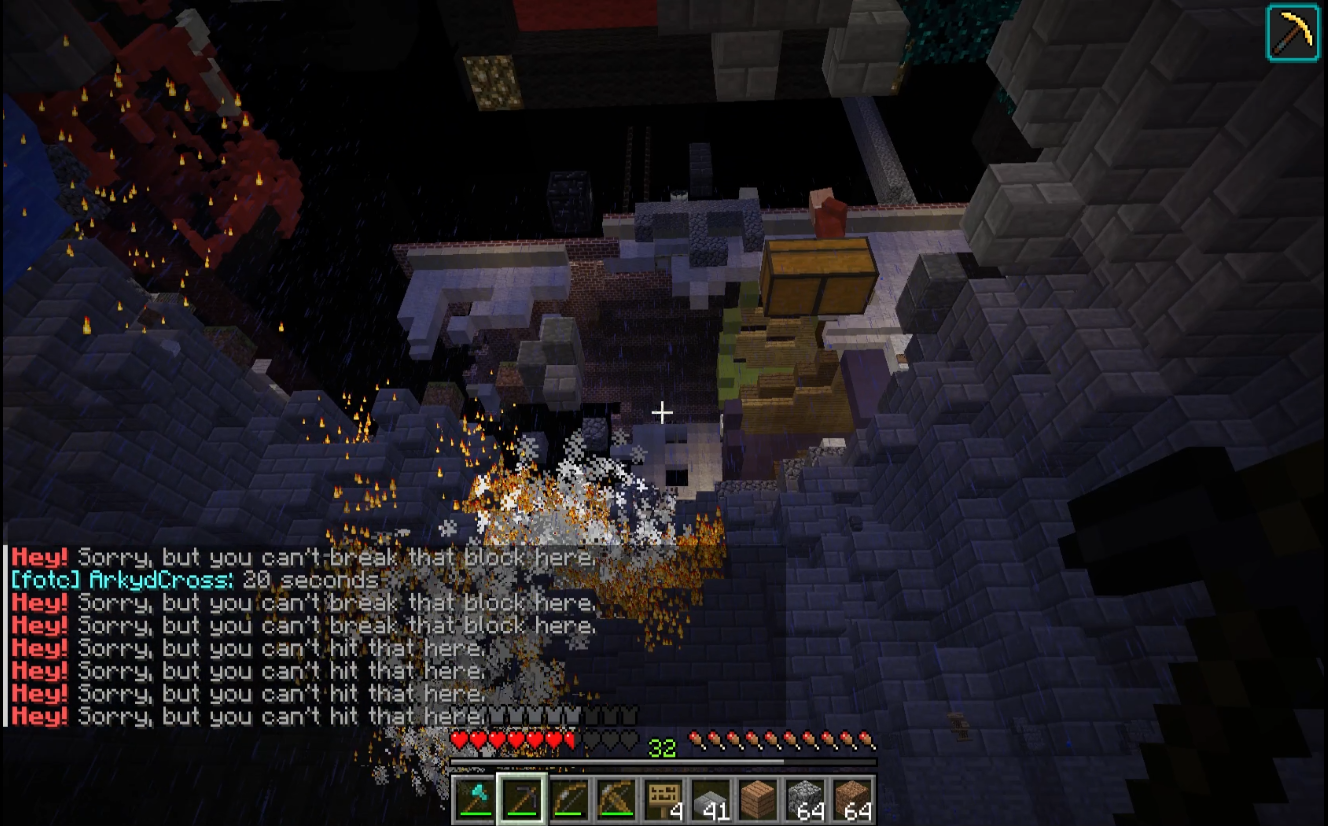Click the golden pickaxe icon in teal frame
The height and width of the screenshot is (826, 1328).
pos(1293,32)
